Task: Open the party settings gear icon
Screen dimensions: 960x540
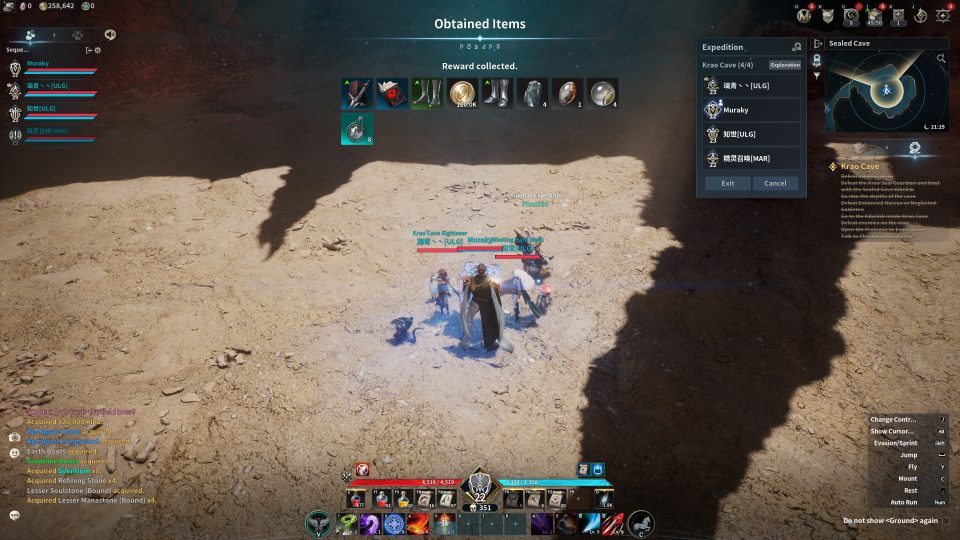Action: tap(97, 50)
